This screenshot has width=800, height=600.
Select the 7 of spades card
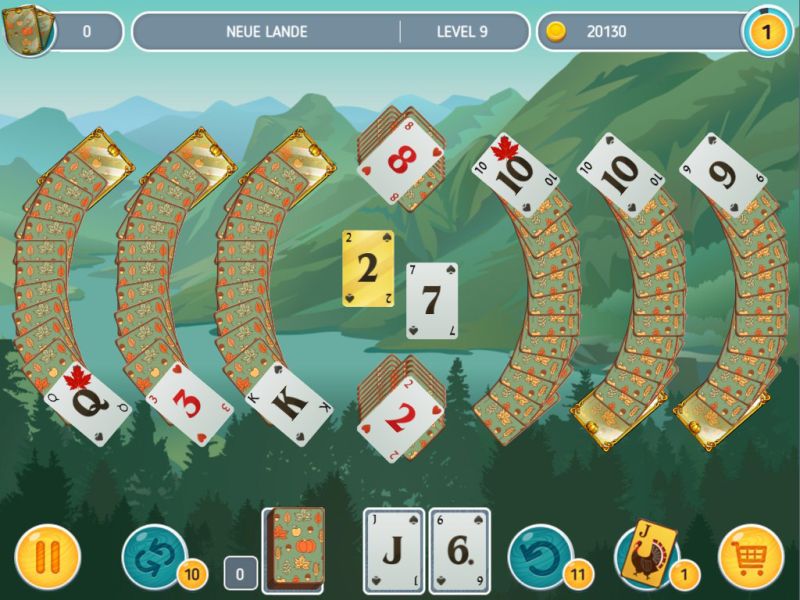(431, 300)
